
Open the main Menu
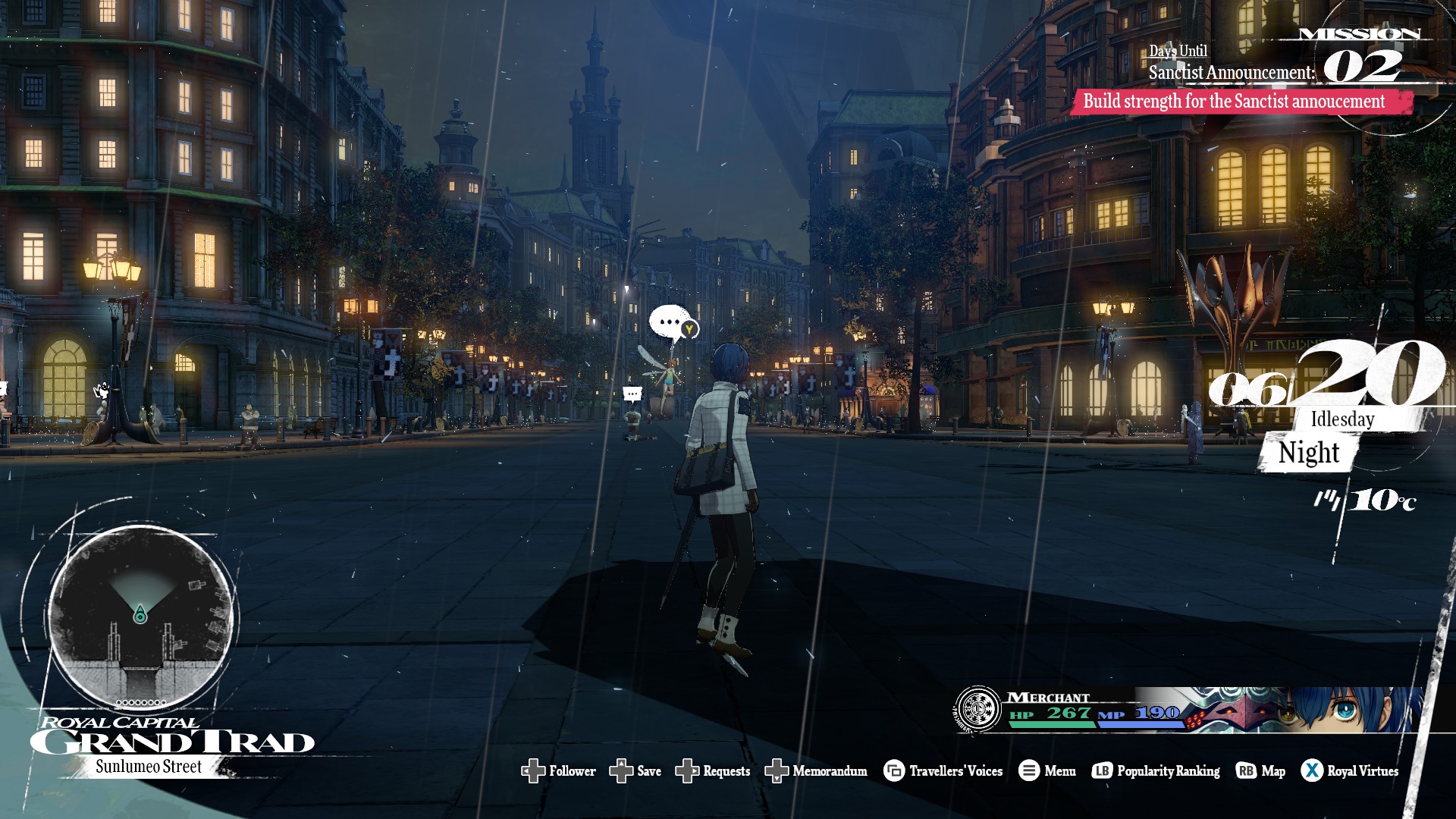pyautogui.click(x=1047, y=771)
